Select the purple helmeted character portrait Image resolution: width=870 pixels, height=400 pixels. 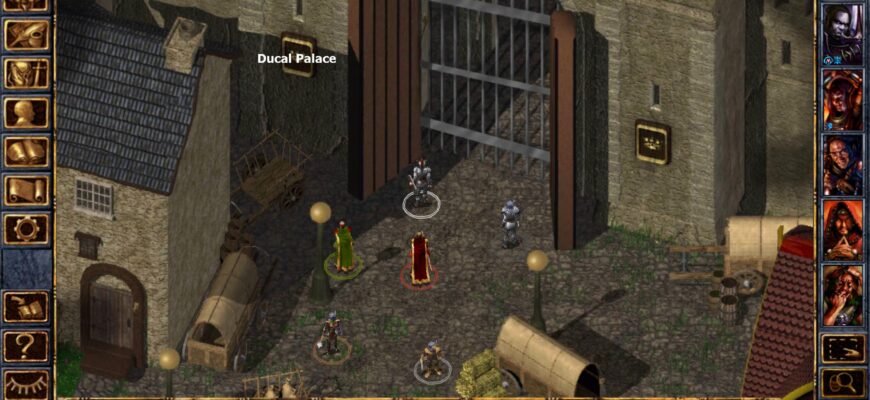(x=842, y=99)
